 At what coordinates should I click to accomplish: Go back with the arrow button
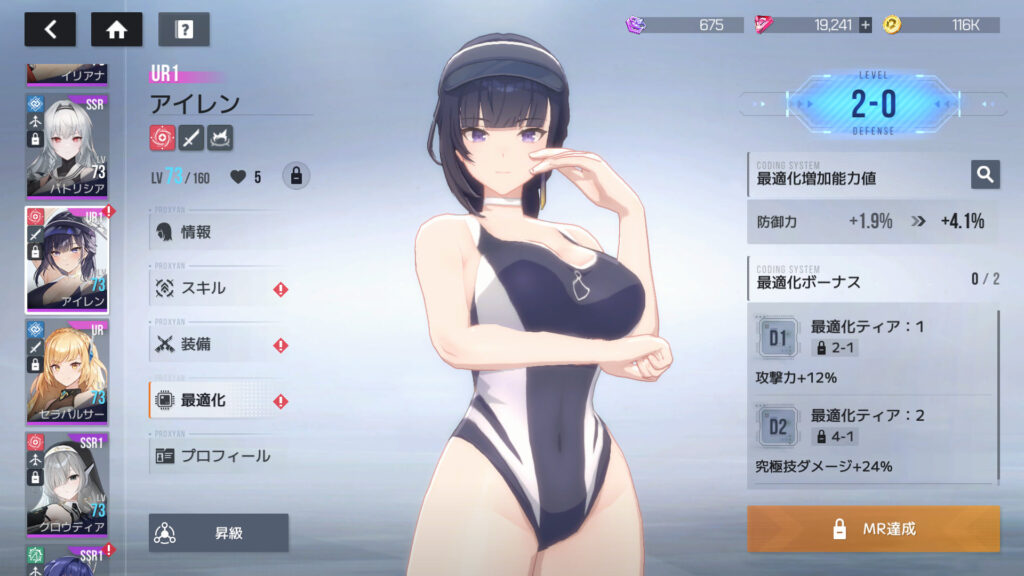click(x=50, y=30)
